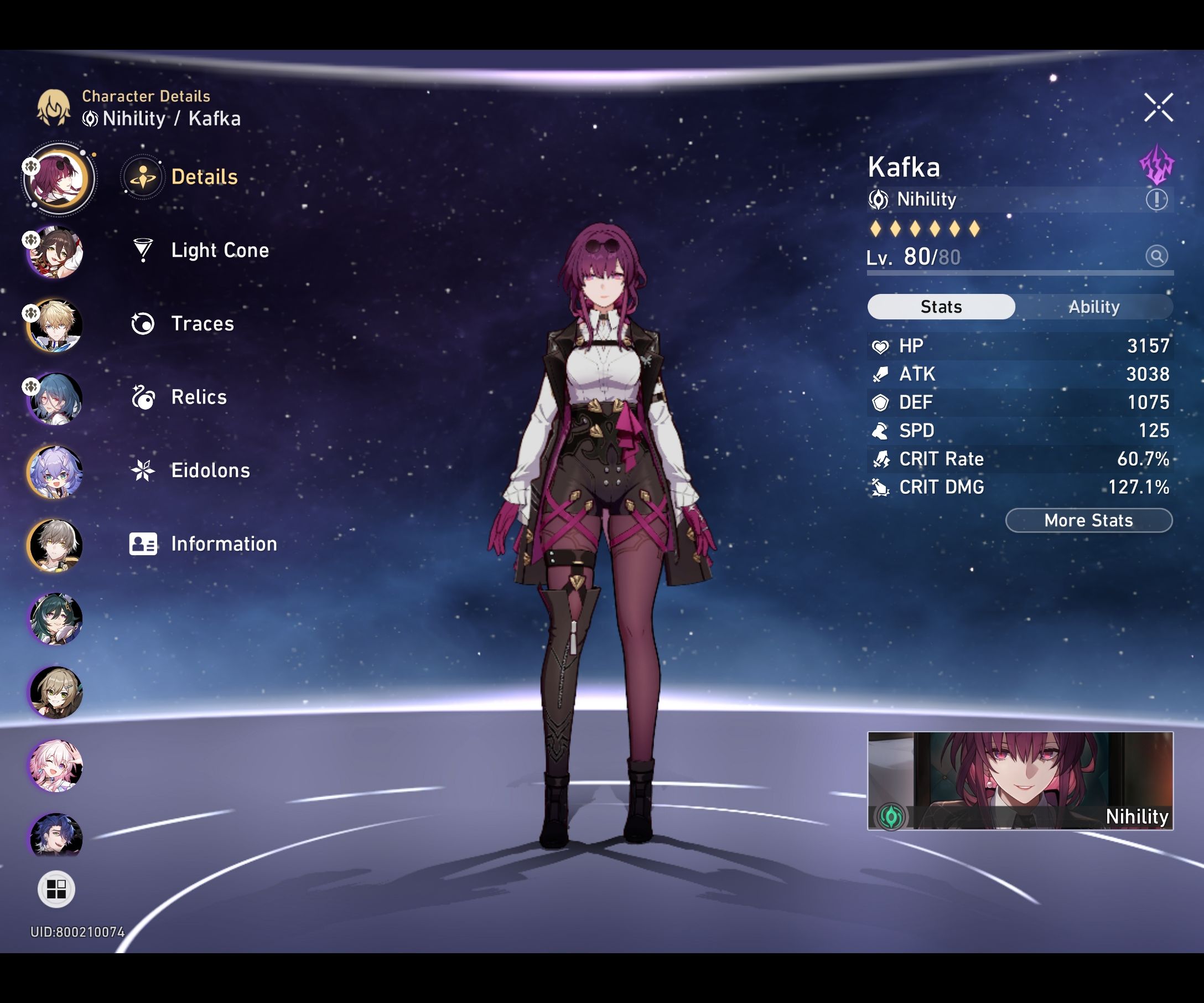Click the ATK stat row
This screenshot has width=1204, height=1003.
[1018, 374]
